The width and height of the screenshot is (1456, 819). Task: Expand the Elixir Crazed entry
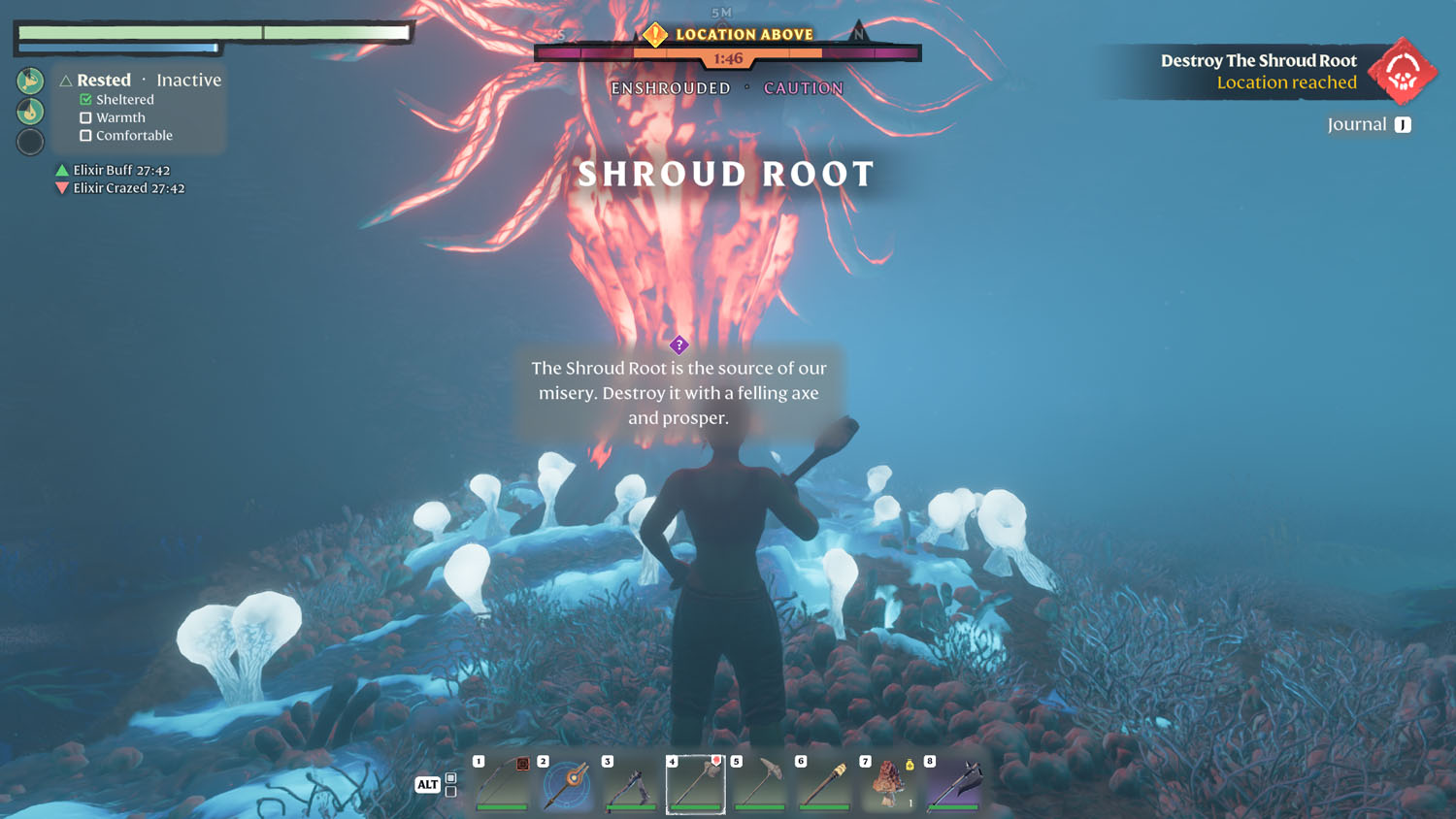pyautogui.click(x=60, y=187)
